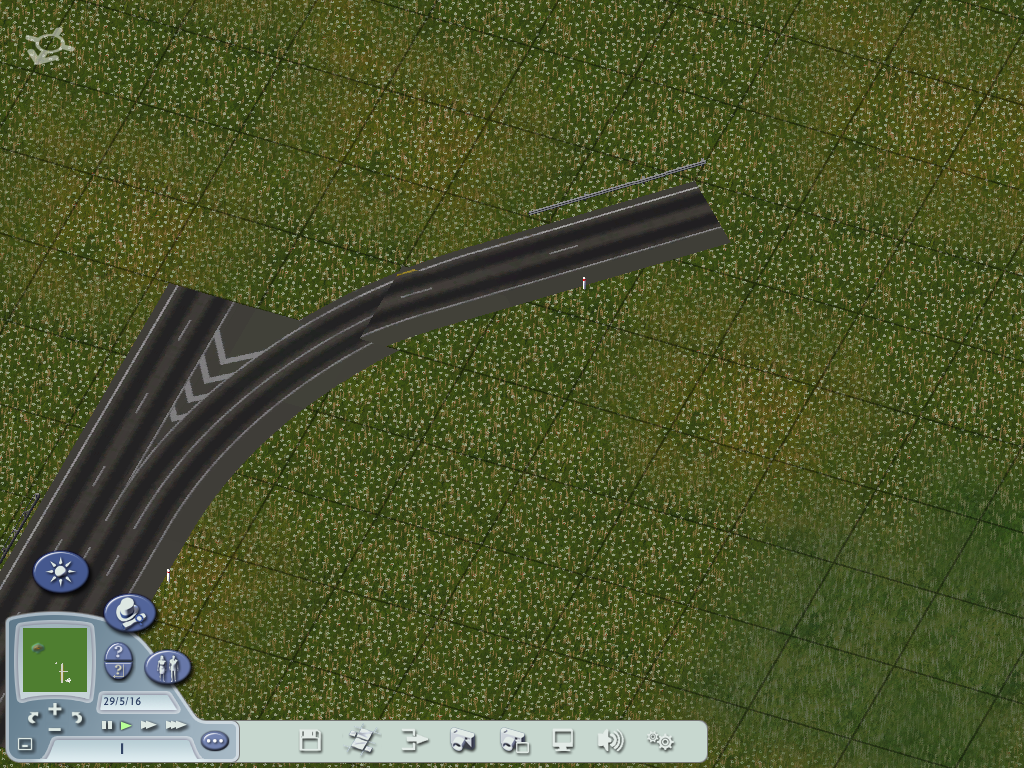Zoom out with the minus button
The height and width of the screenshot is (768, 1024).
coord(55,729)
